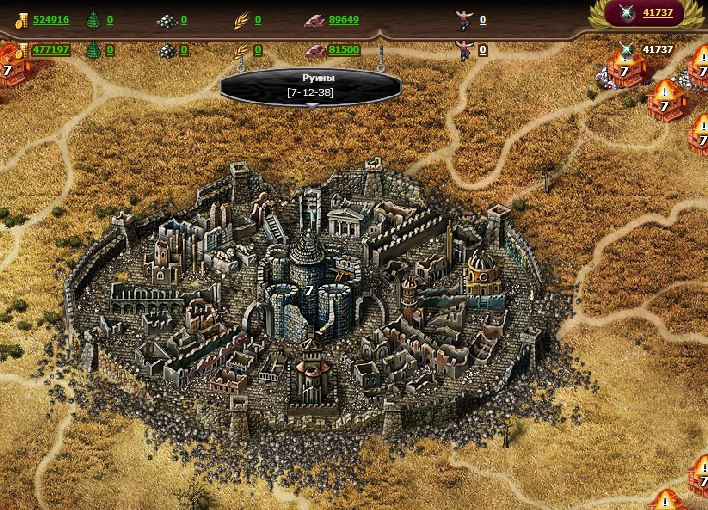This screenshot has width=708, height=510.
Task: Open the meat resource 89649 link
Action: (x=343, y=20)
